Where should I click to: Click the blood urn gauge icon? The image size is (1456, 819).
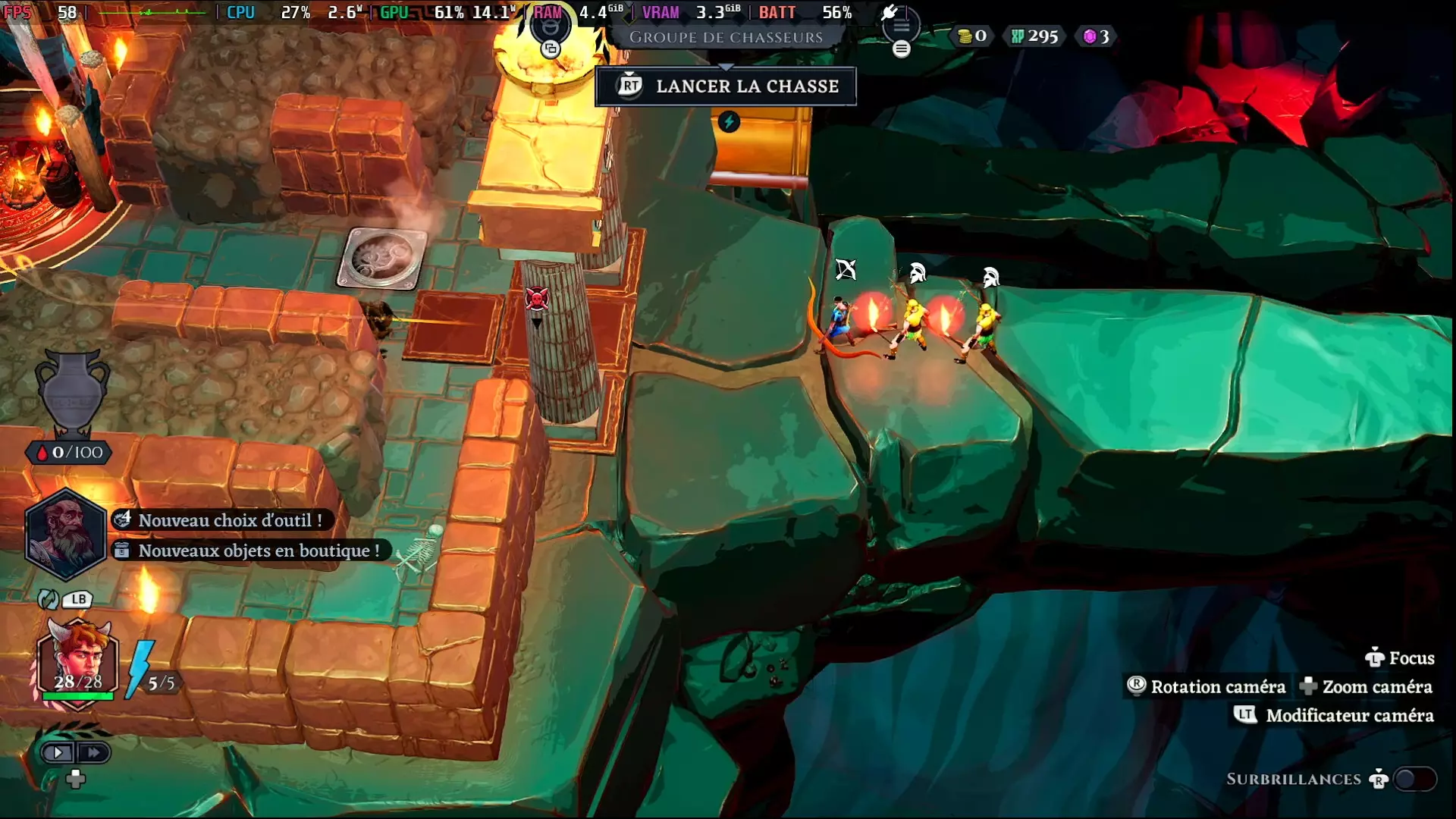pos(72,392)
